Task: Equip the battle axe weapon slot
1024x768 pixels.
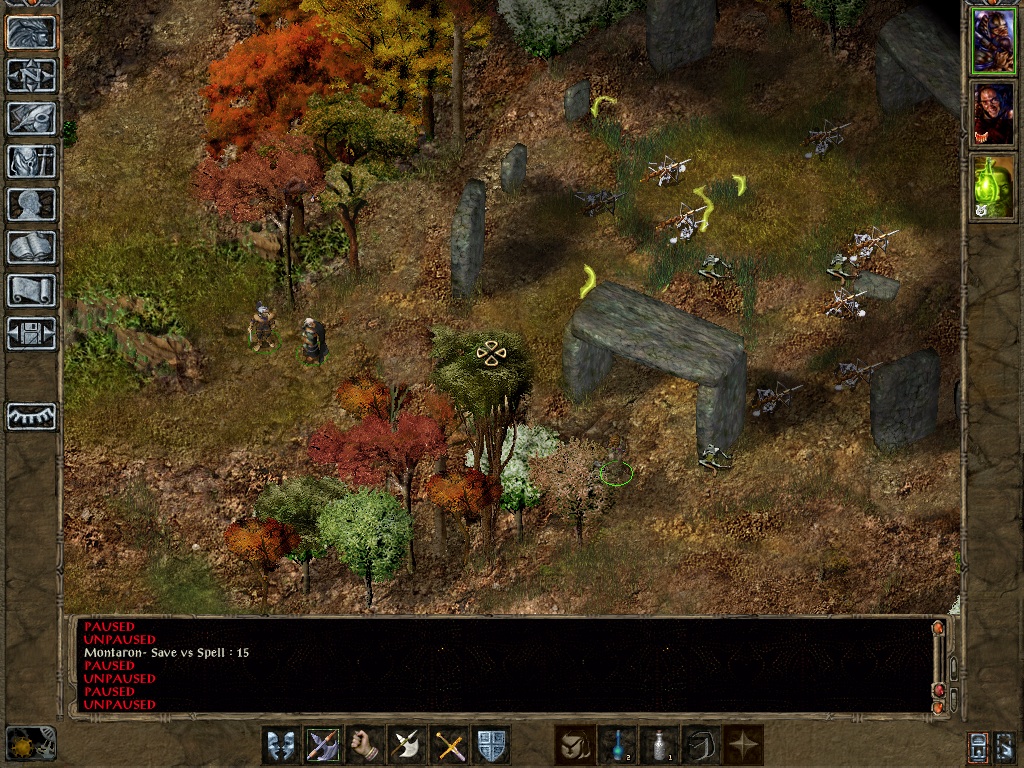Action: pyautogui.click(x=407, y=746)
